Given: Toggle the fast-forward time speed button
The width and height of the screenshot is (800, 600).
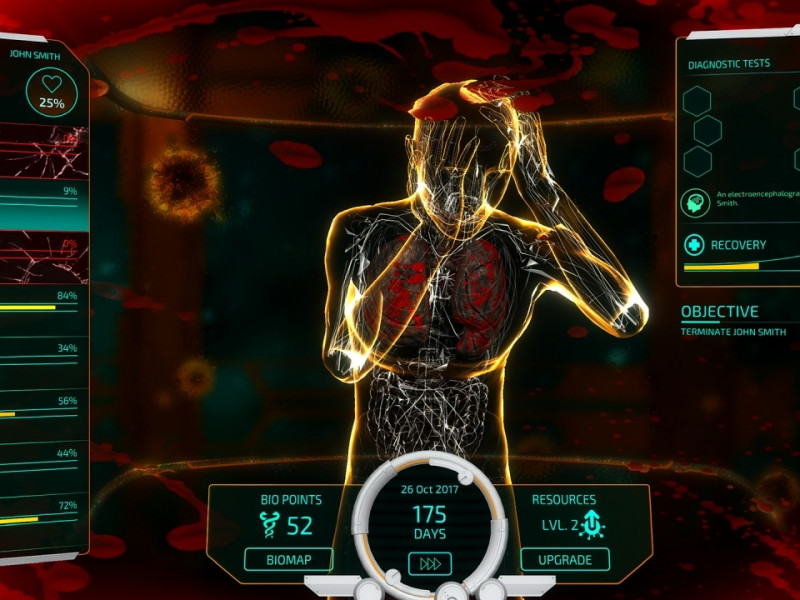Looking at the screenshot, I should point(430,564).
